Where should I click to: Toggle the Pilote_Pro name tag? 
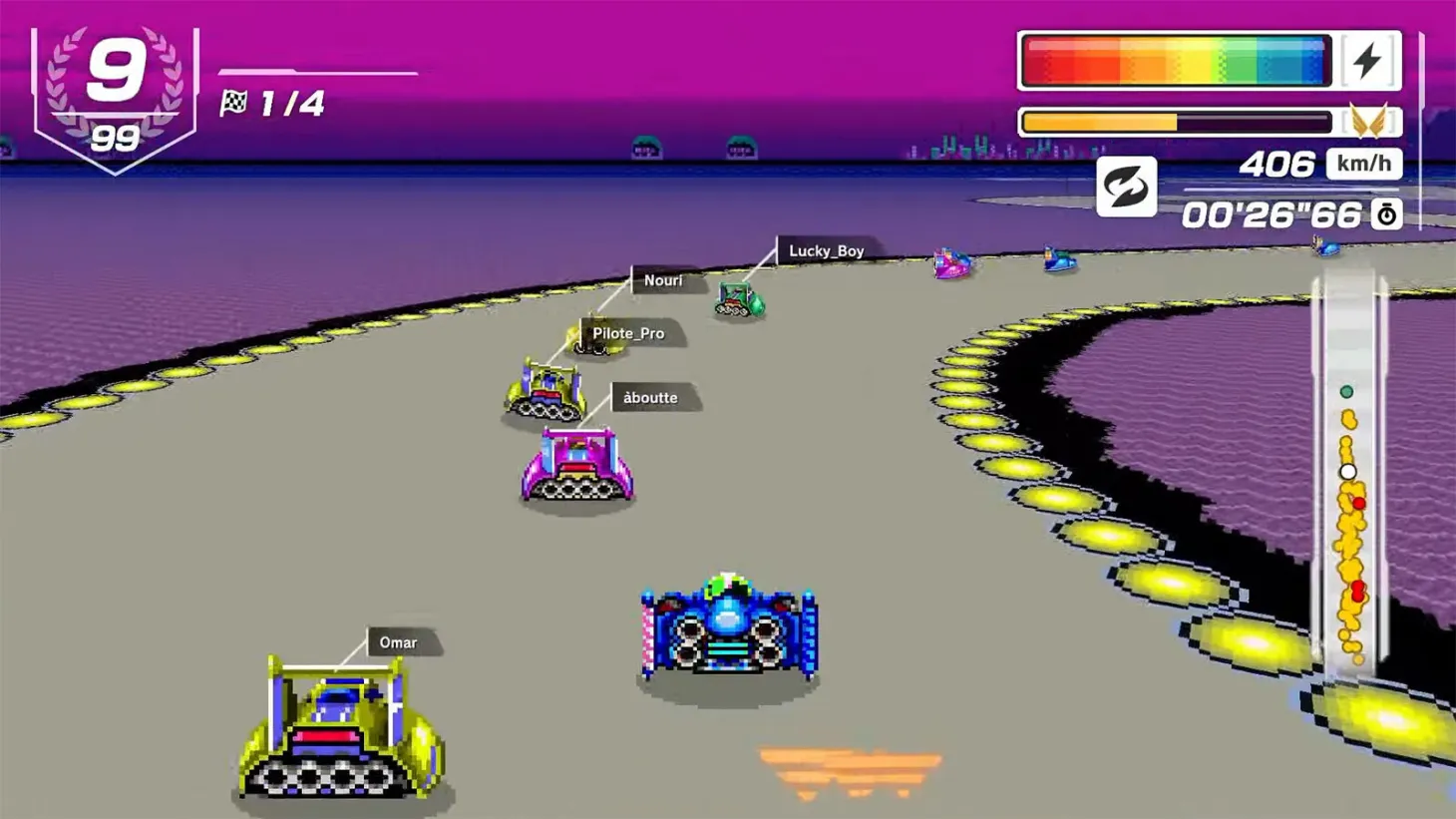tap(629, 333)
